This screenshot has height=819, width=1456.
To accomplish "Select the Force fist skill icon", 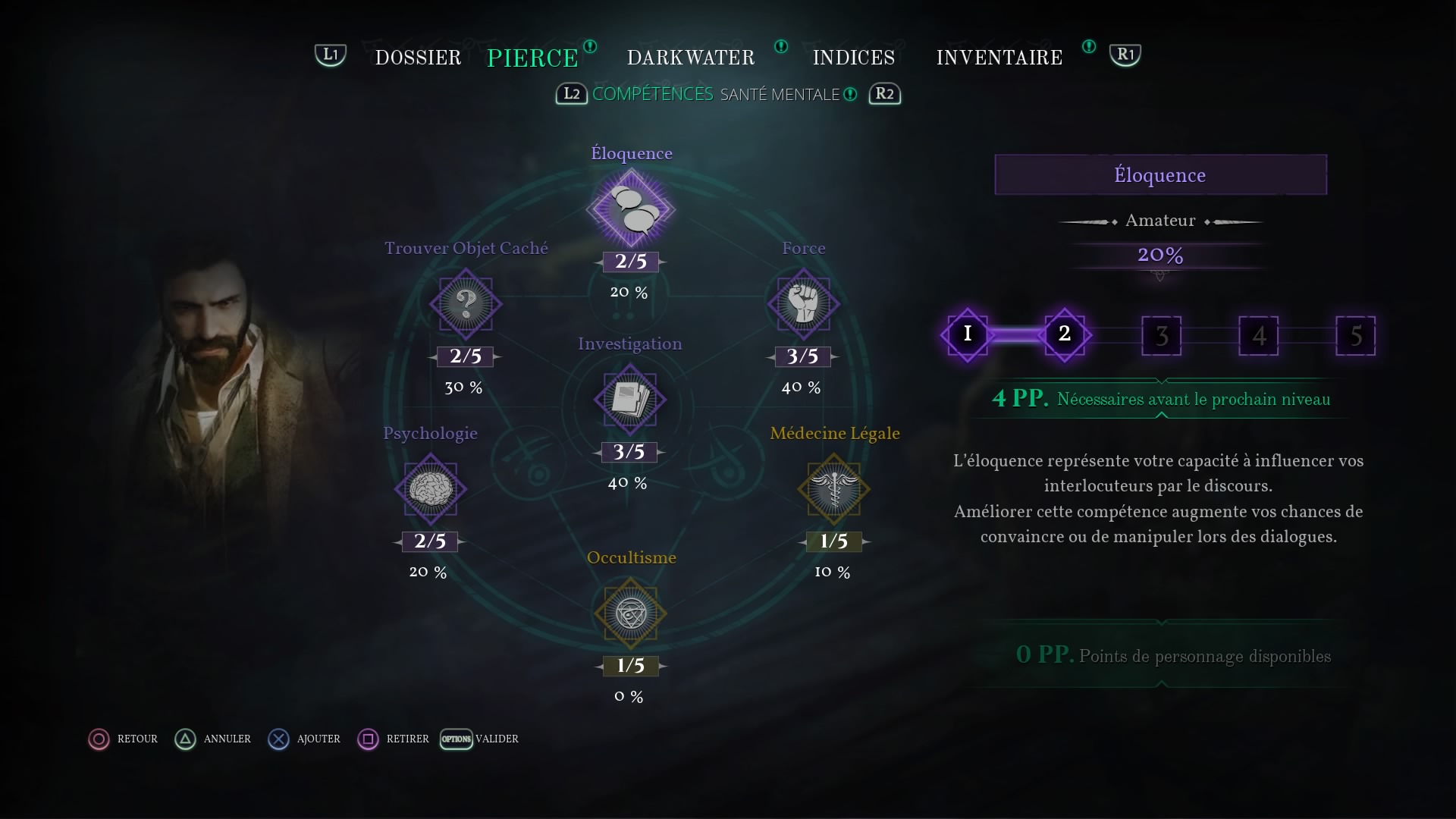I will [803, 304].
